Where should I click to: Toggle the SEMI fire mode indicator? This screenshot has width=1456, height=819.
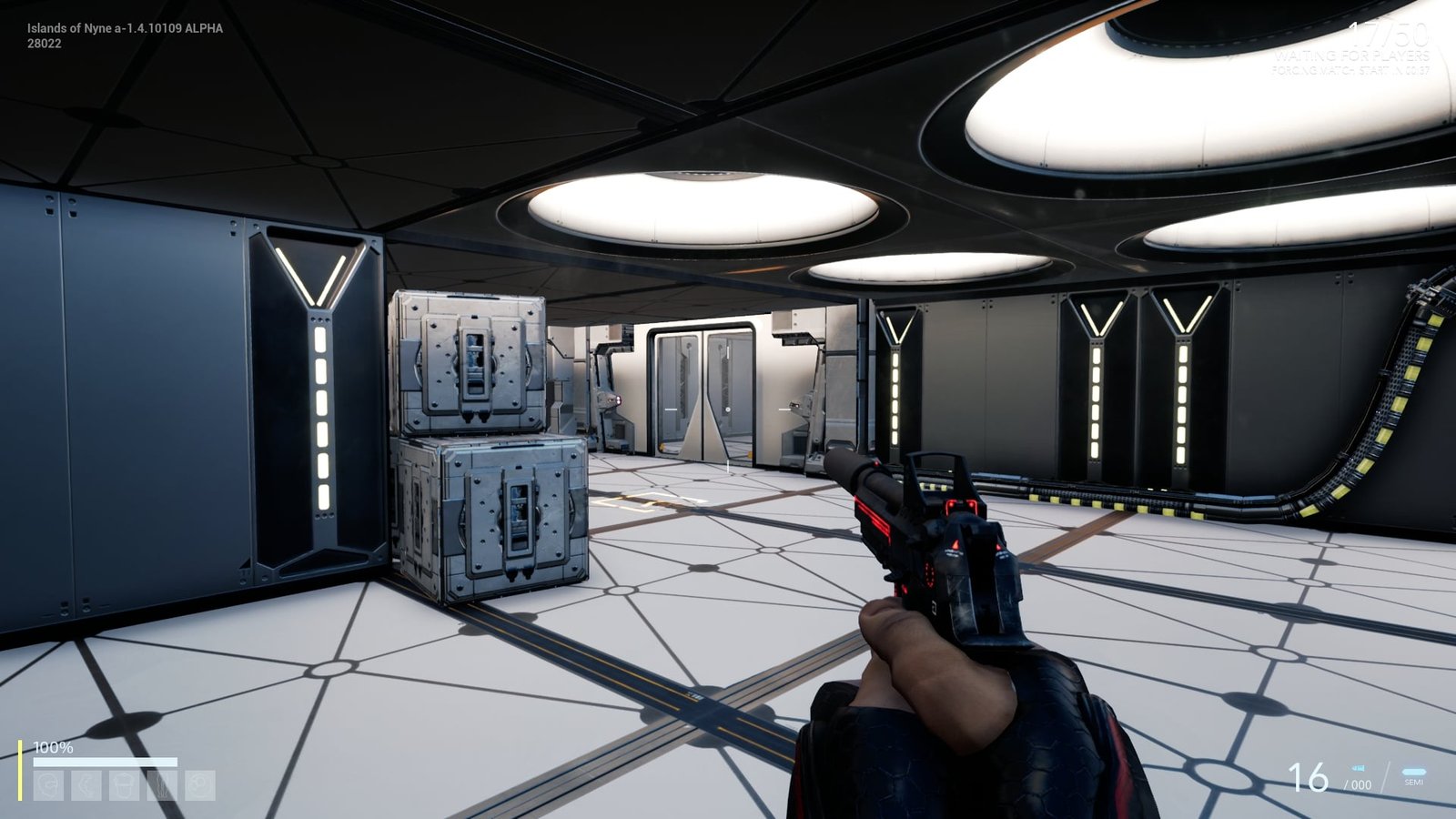pos(1413,776)
